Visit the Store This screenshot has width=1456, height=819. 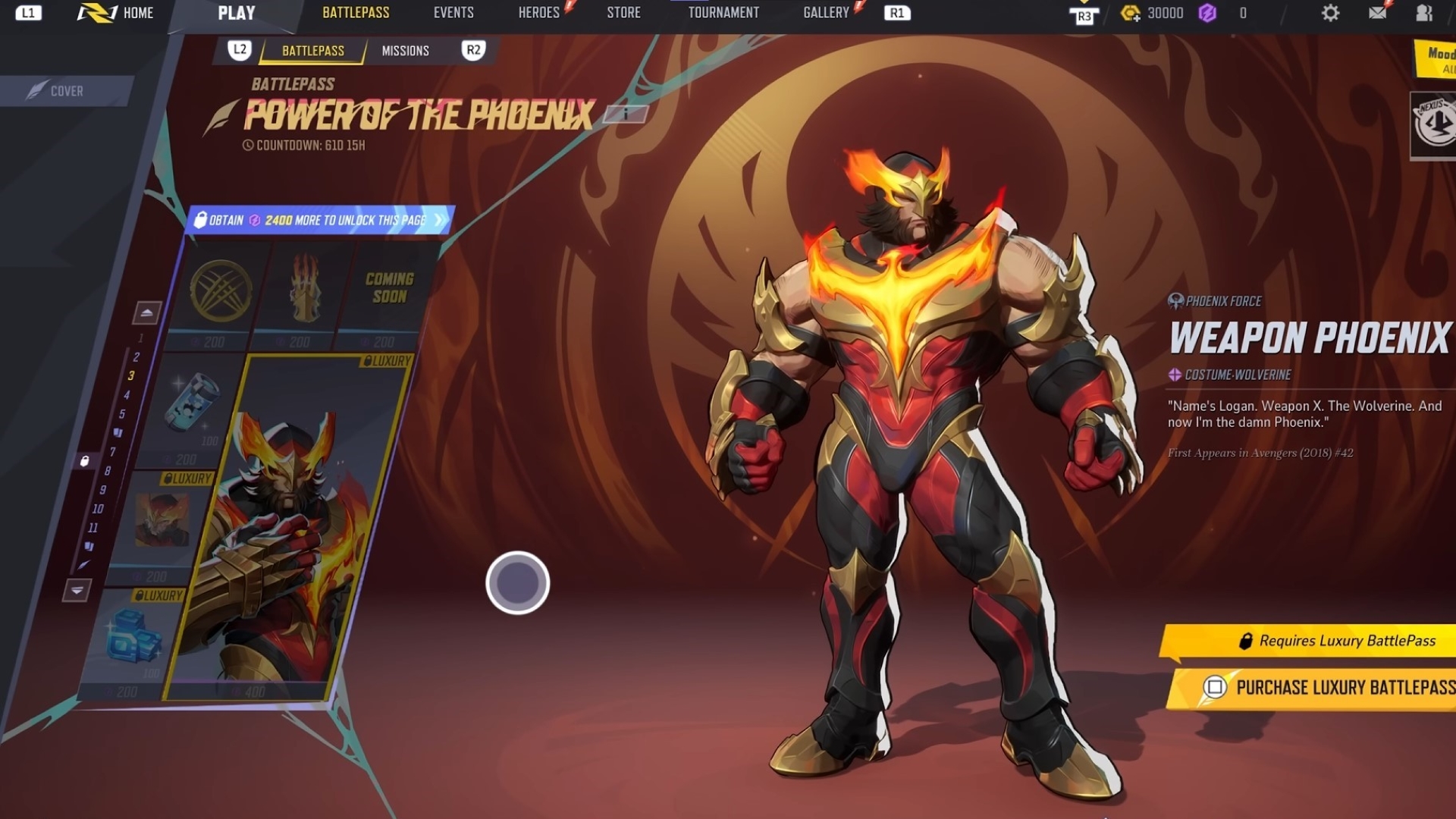click(x=623, y=13)
